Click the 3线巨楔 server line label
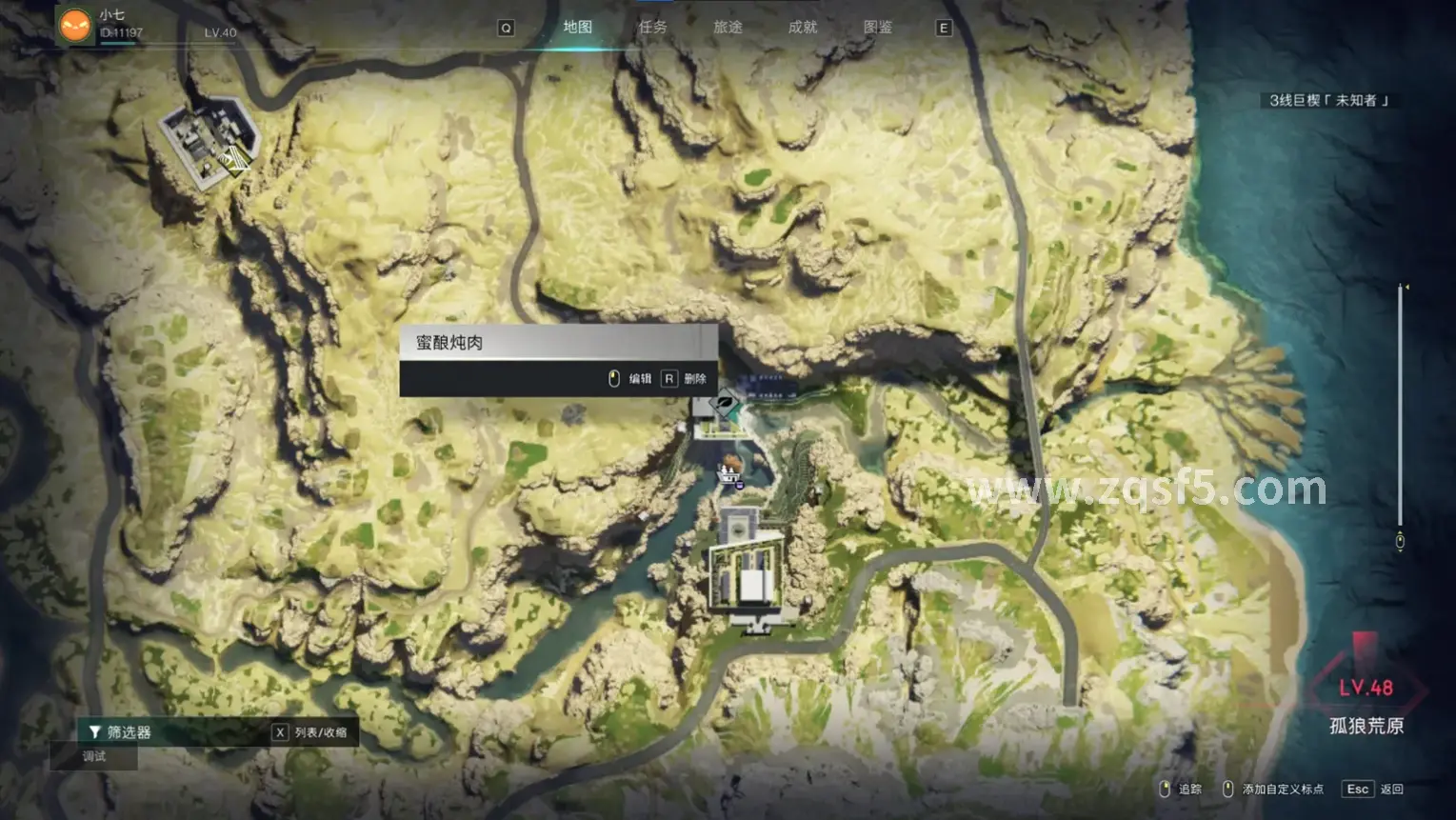Viewport: 1456px width, 820px height. coord(1328,100)
